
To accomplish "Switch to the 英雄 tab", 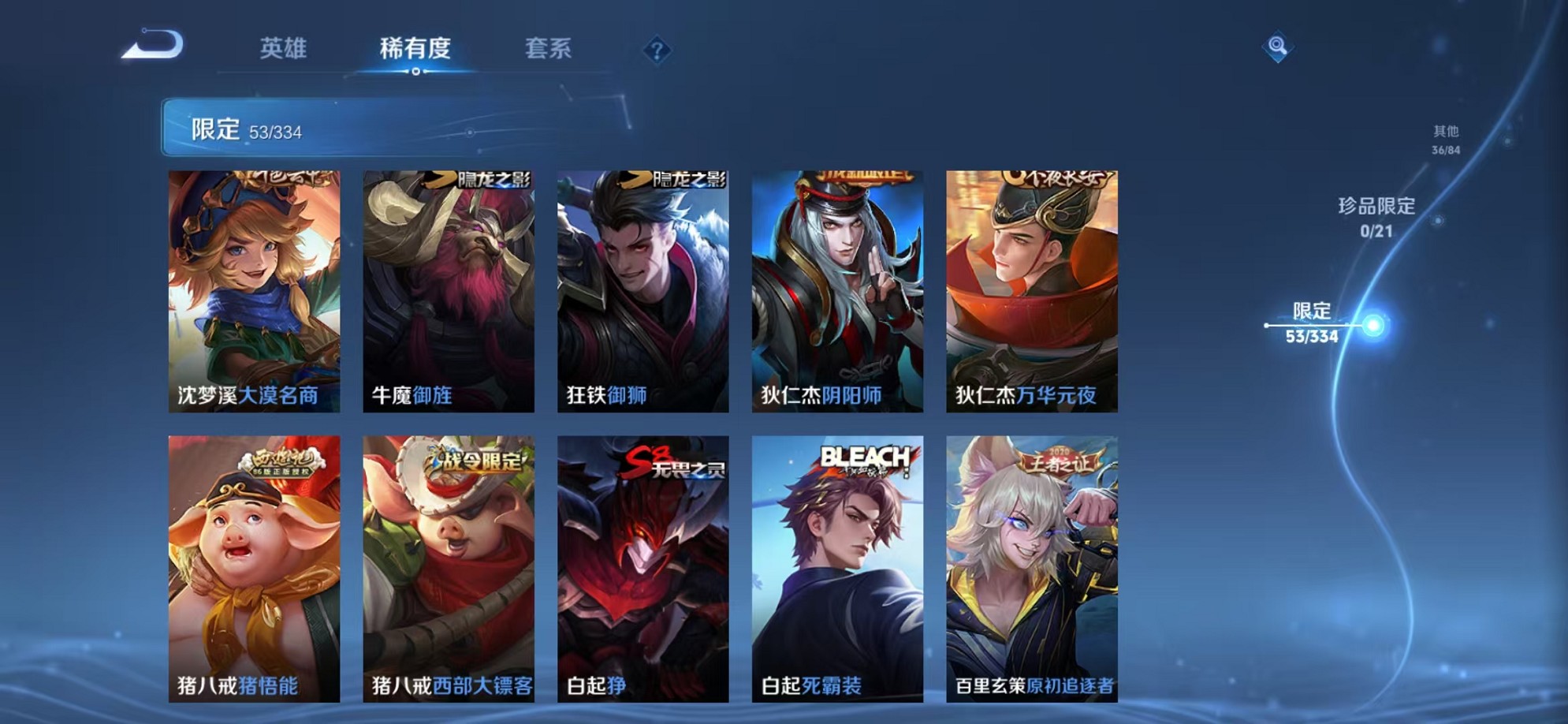I will (x=285, y=49).
